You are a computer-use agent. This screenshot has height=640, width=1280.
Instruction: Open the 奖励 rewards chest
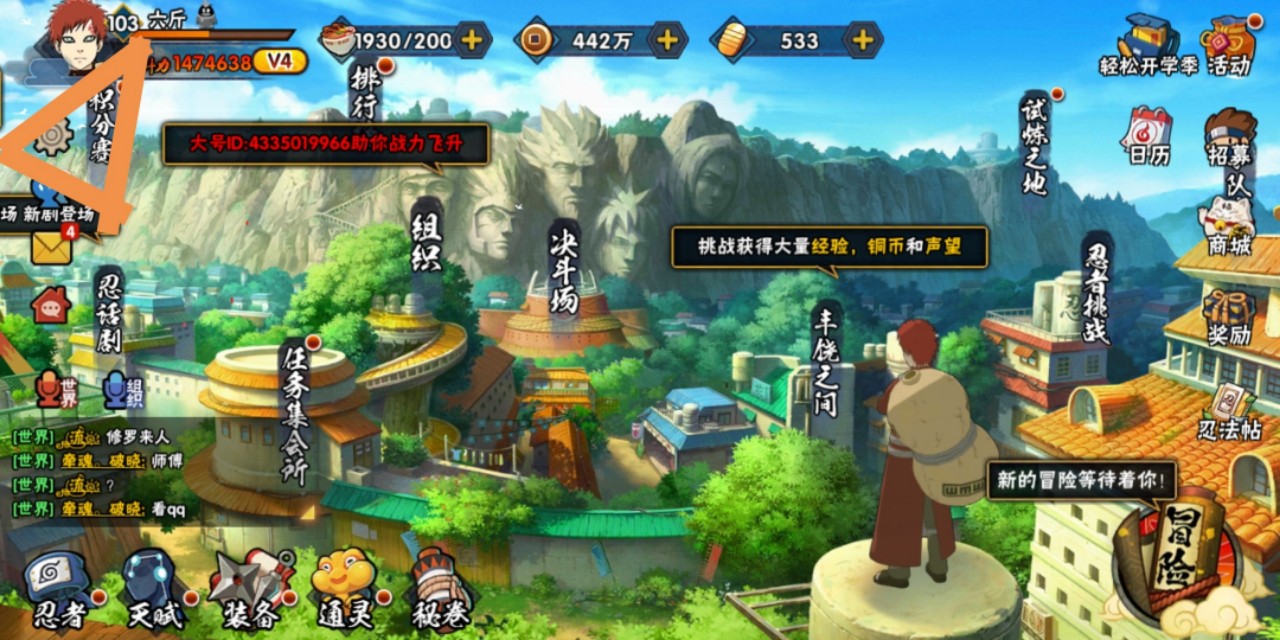pyautogui.click(x=1229, y=315)
